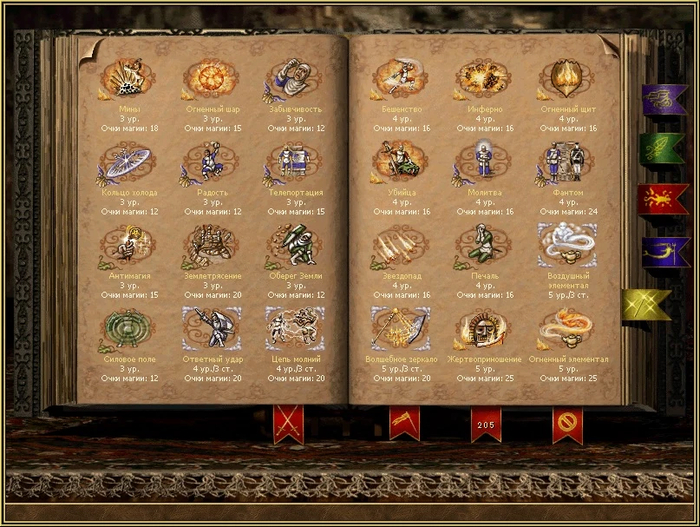Pick the Молитва spell
The width and height of the screenshot is (700, 527).
pyautogui.click(x=483, y=160)
